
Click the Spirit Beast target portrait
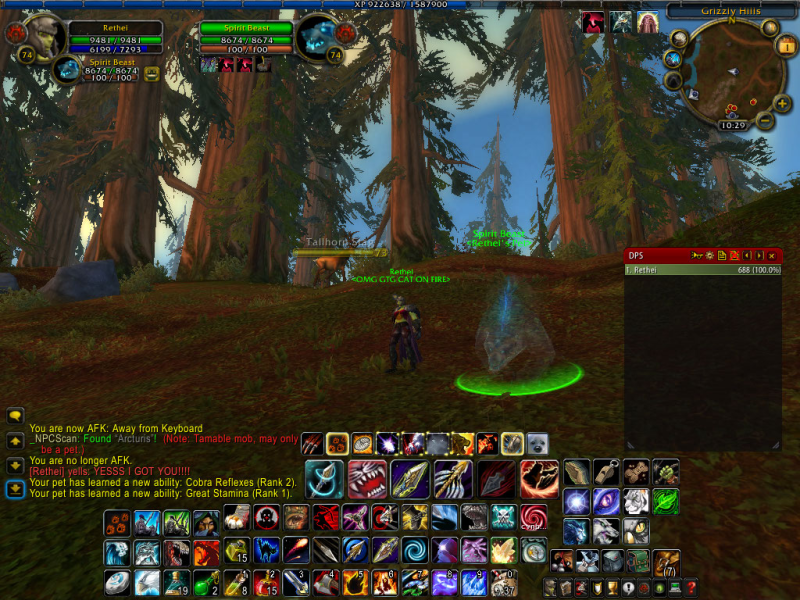[318, 36]
